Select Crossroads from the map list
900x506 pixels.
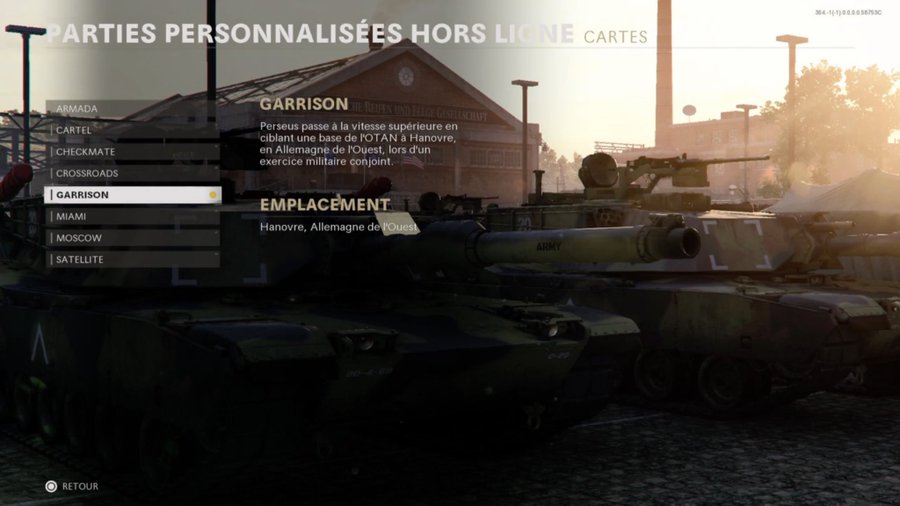[132, 173]
